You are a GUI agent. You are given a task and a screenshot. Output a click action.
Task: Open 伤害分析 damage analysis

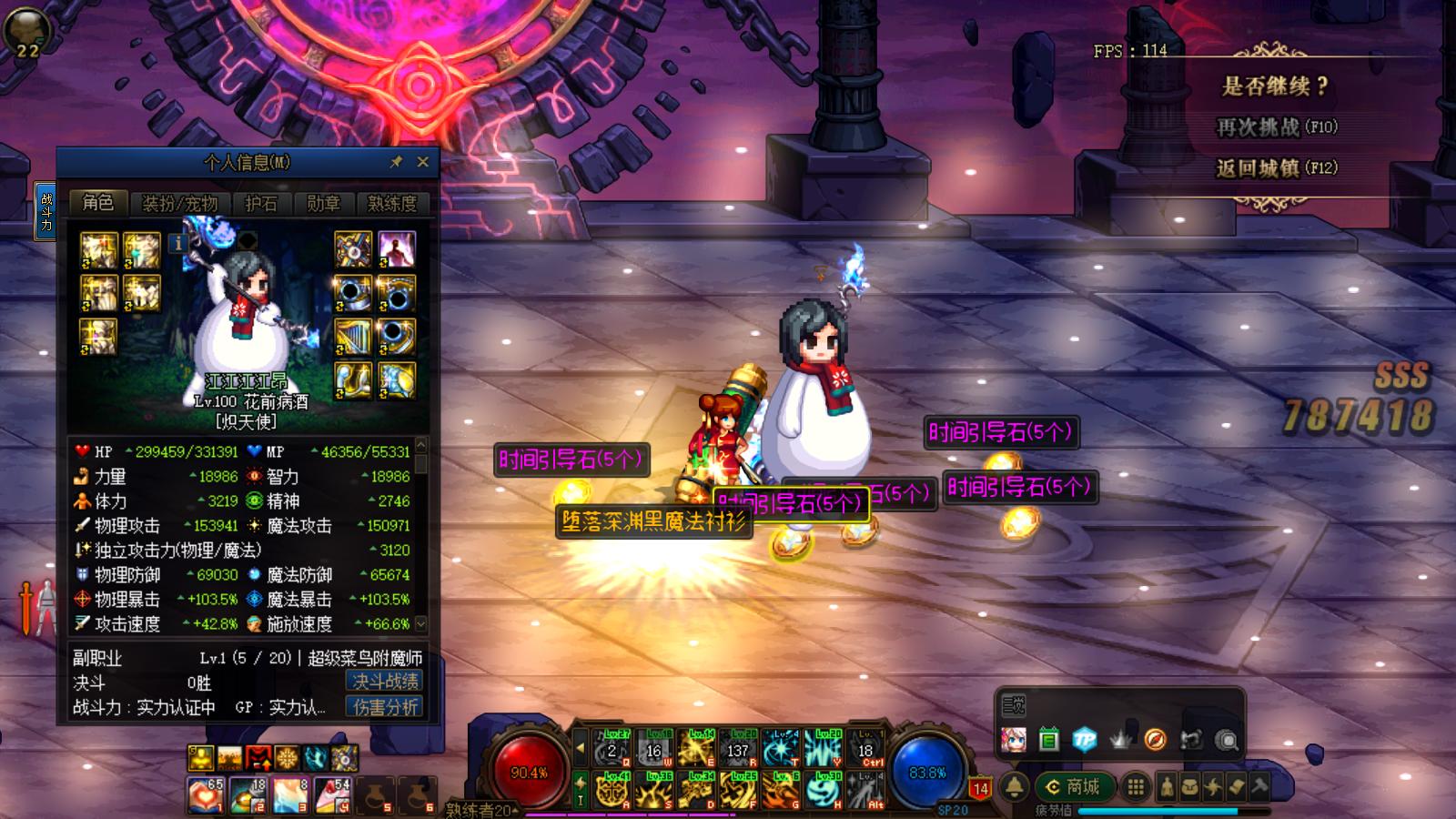(385, 707)
